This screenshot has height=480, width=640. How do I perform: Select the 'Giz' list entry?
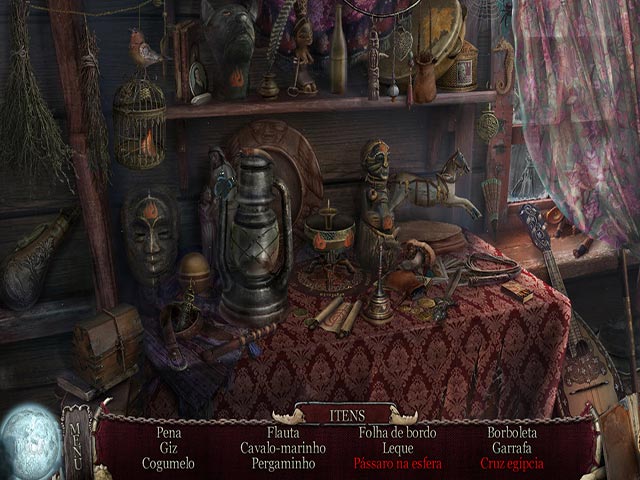(x=169, y=448)
